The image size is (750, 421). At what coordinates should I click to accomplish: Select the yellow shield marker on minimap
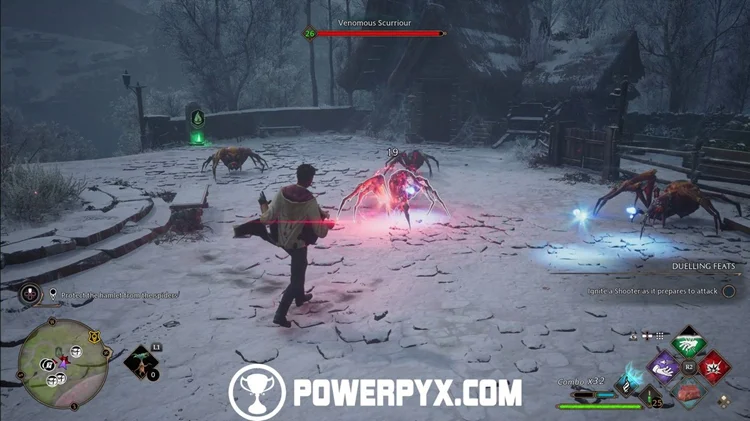(93, 337)
